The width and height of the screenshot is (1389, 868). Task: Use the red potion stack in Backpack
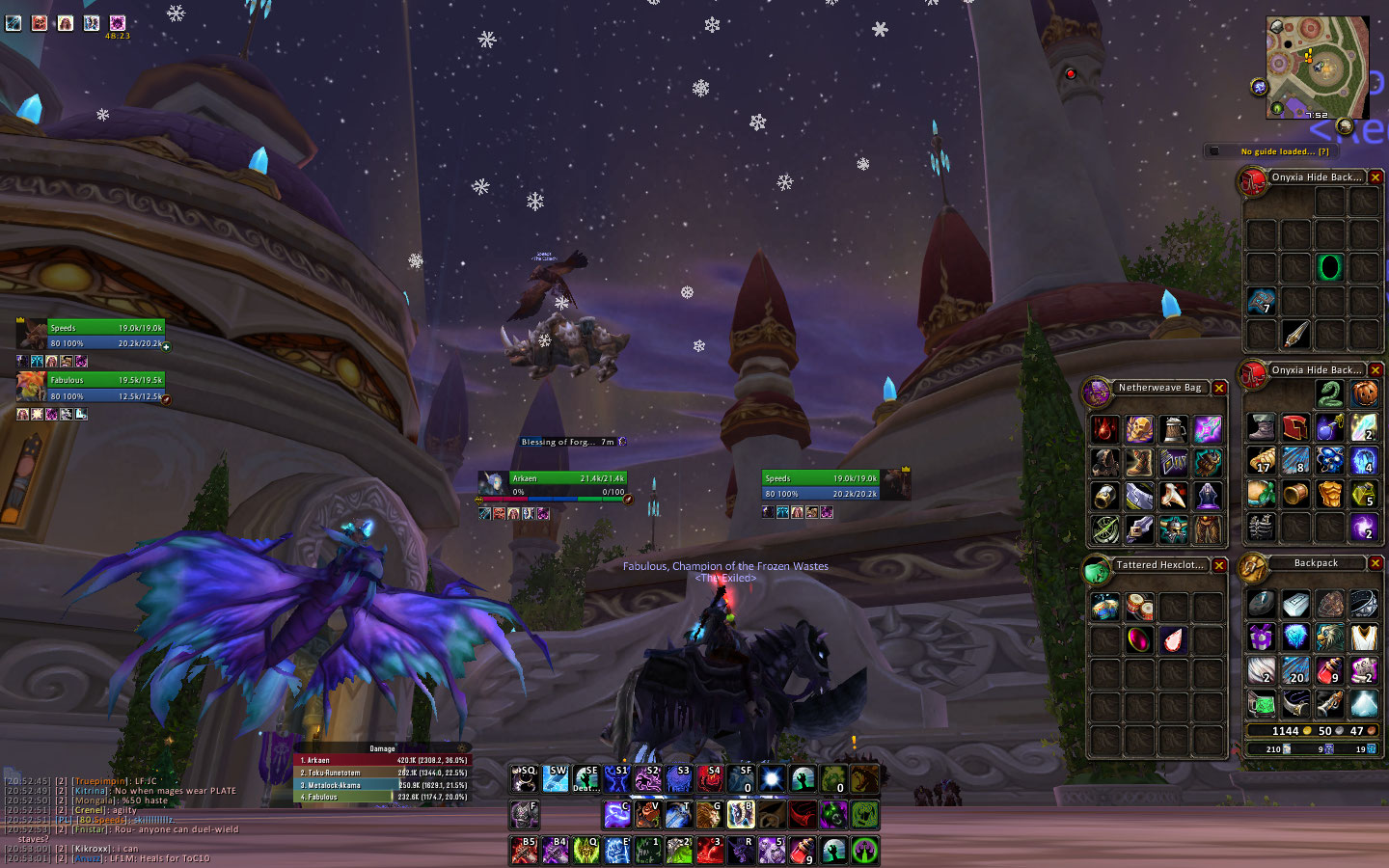(1329, 669)
